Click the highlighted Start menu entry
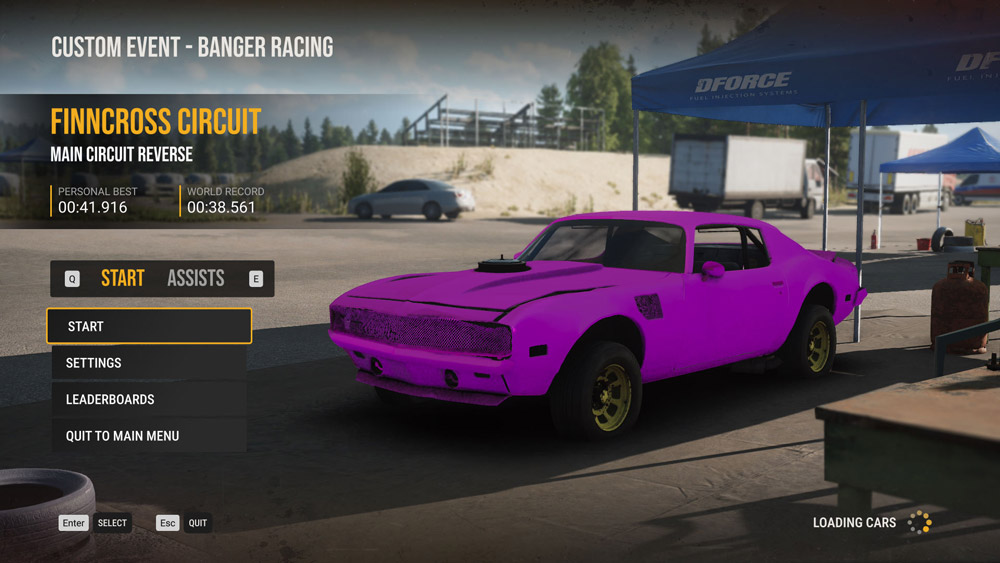The image size is (1000, 563). pyautogui.click(x=148, y=326)
